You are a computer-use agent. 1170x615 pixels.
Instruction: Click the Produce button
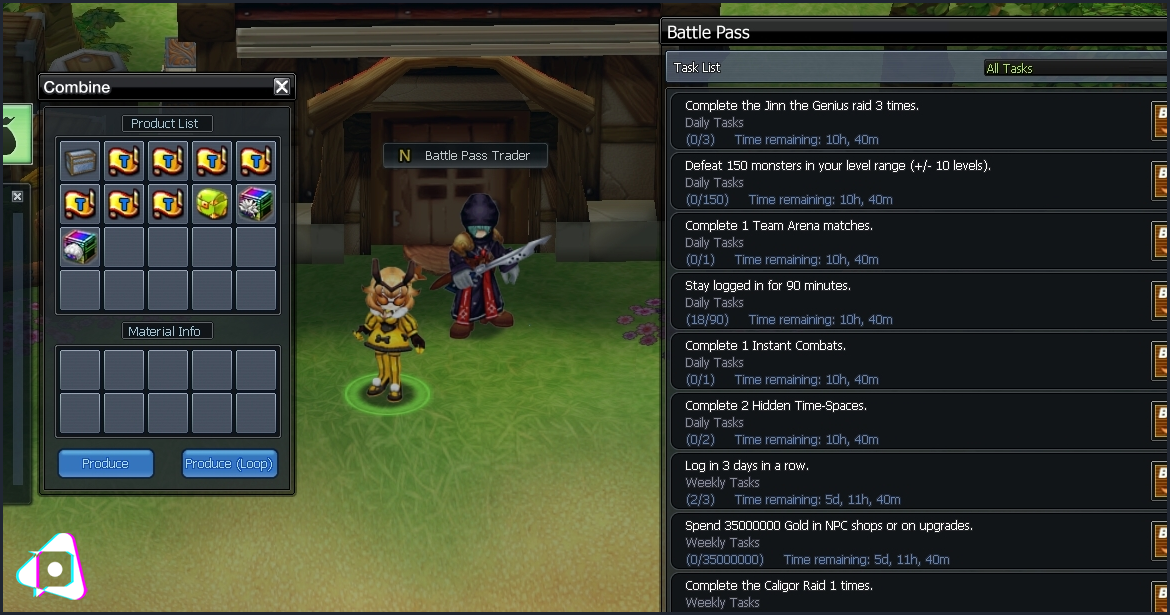point(106,464)
